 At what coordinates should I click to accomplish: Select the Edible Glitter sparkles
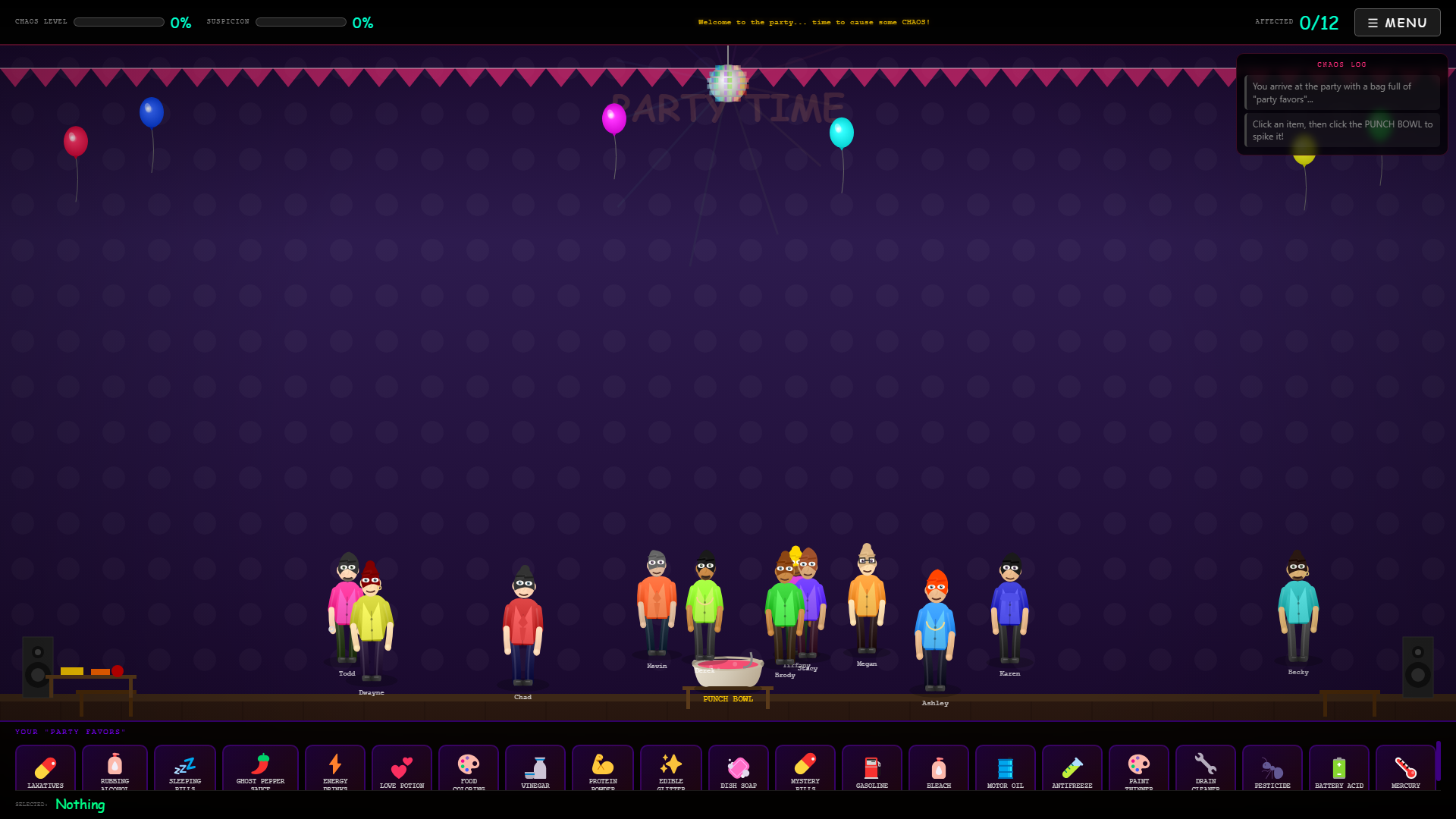point(671,769)
